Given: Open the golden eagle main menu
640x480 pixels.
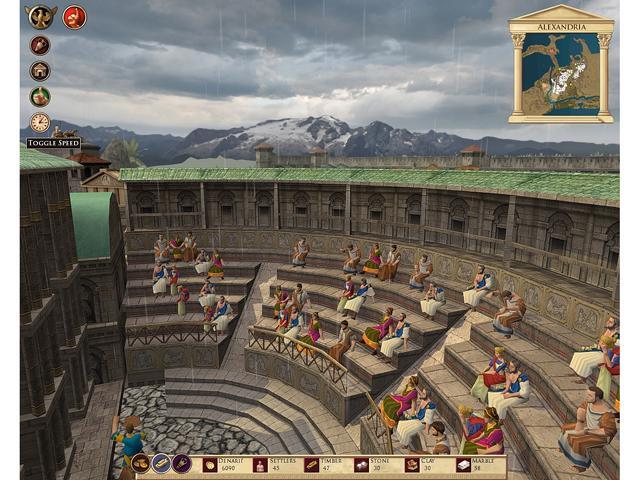Looking at the screenshot, I should point(41,16).
